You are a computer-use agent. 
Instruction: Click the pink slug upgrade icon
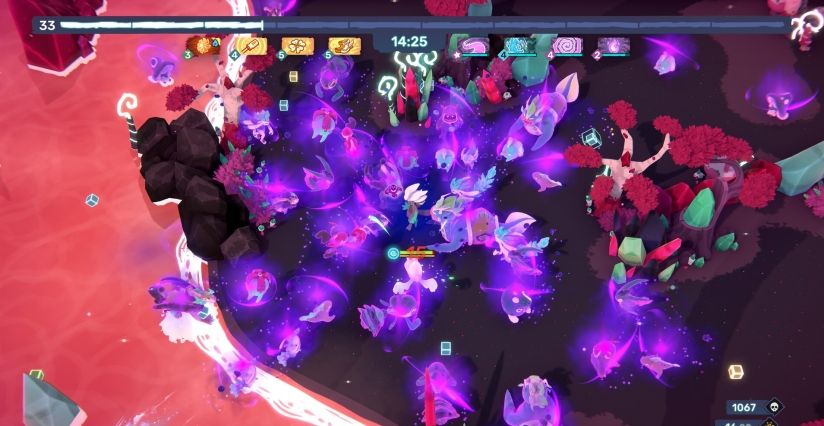click(473, 45)
